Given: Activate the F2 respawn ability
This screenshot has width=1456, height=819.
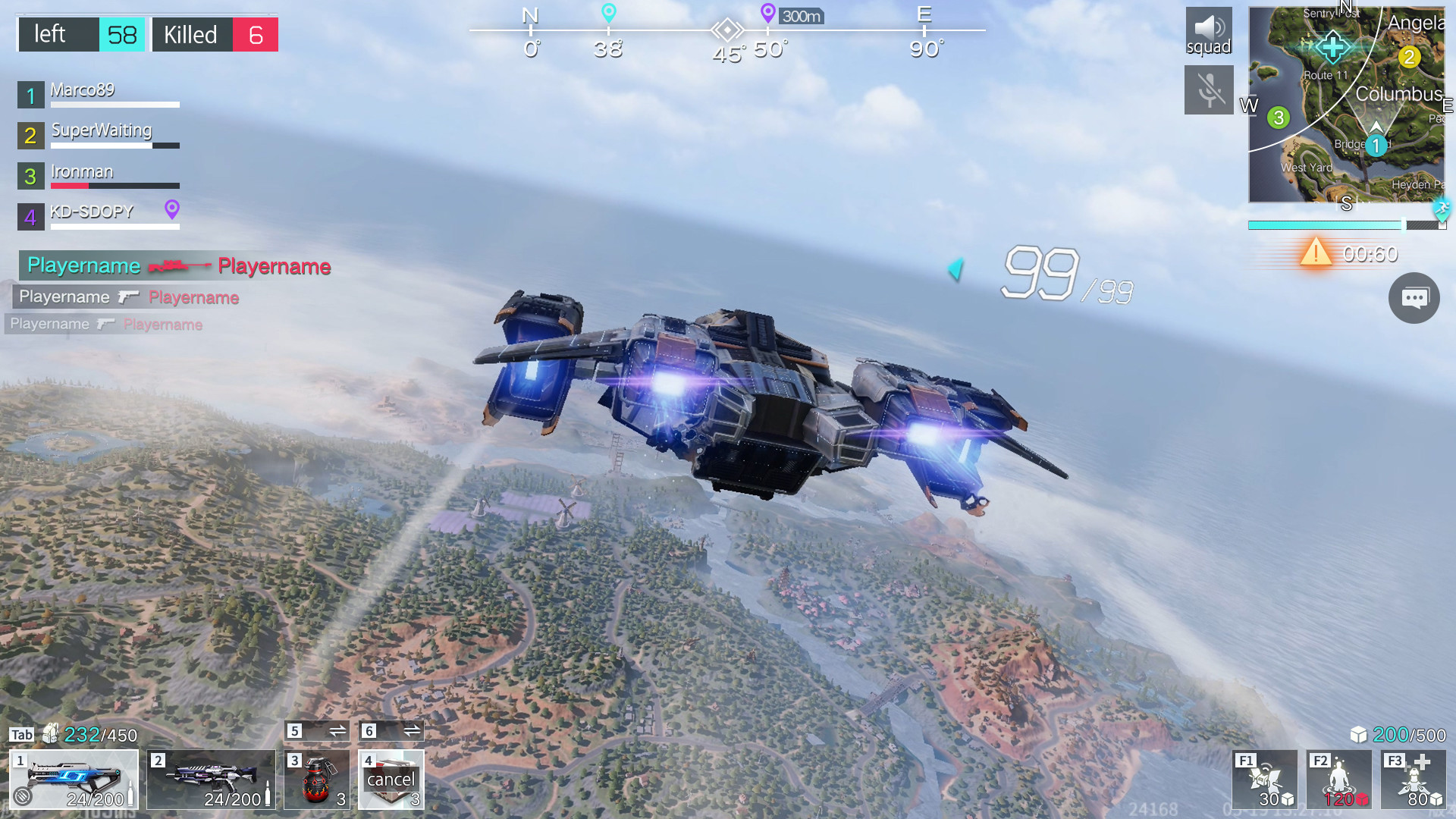Looking at the screenshot, I should [1338, 780].
